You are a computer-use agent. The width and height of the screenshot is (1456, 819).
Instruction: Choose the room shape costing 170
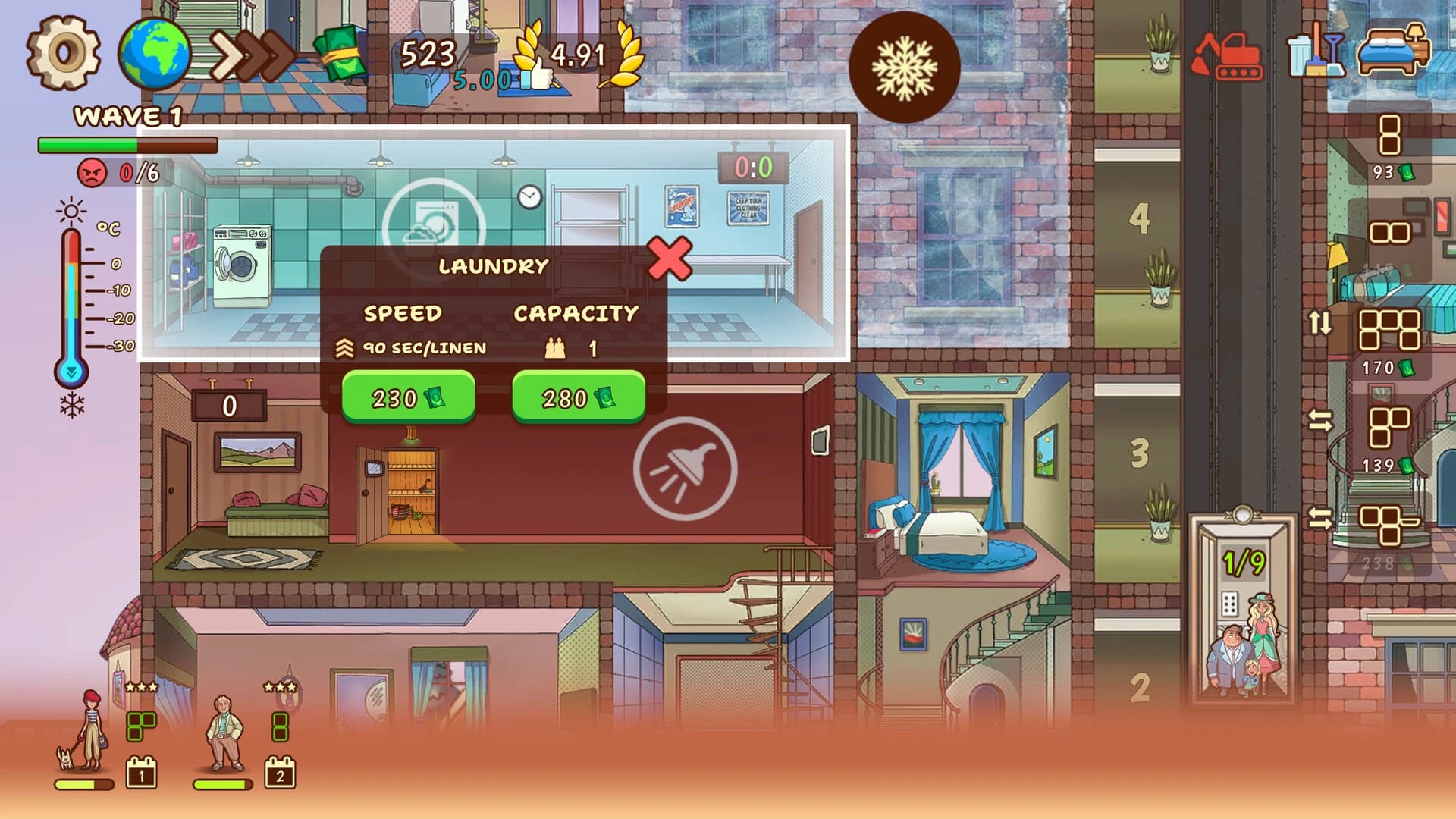tap(1389, 340)
